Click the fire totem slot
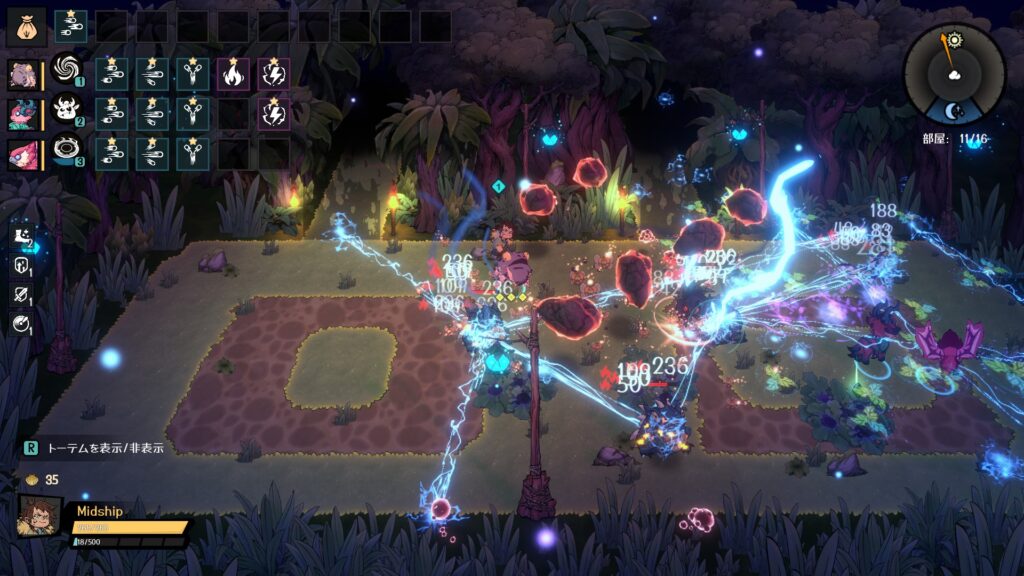Image resolution: width=1024 pixels, height=576 pixels. point(234,73)
